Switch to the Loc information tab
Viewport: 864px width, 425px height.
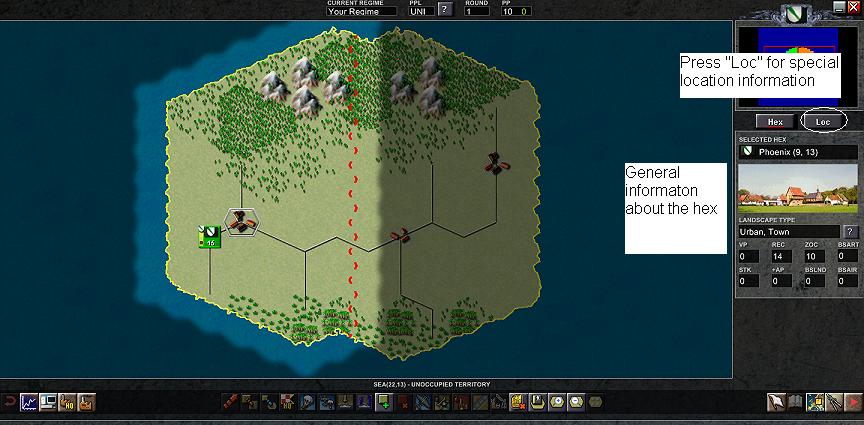[x=823, y=121]
